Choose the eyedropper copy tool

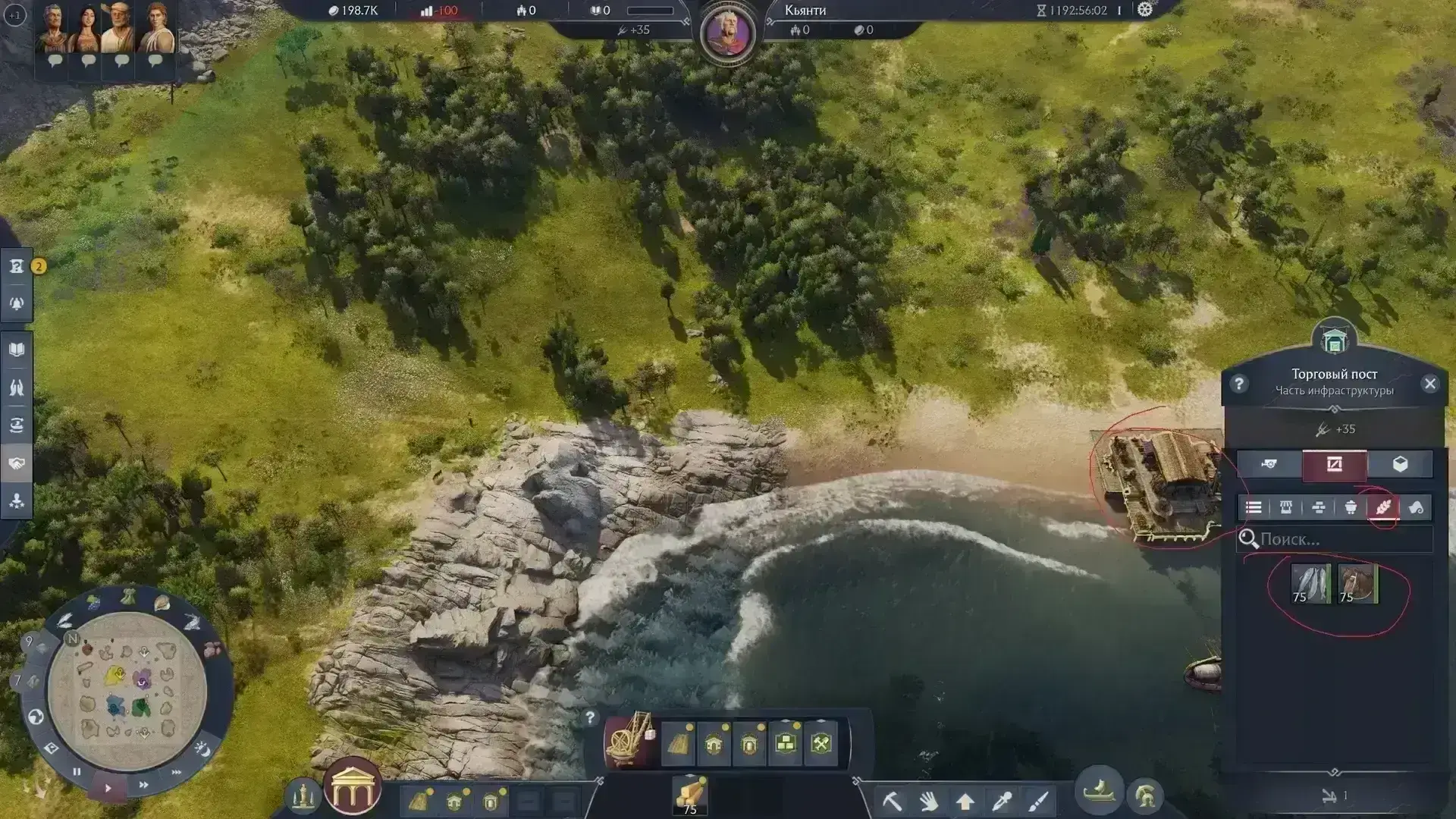click(1002, 801)
